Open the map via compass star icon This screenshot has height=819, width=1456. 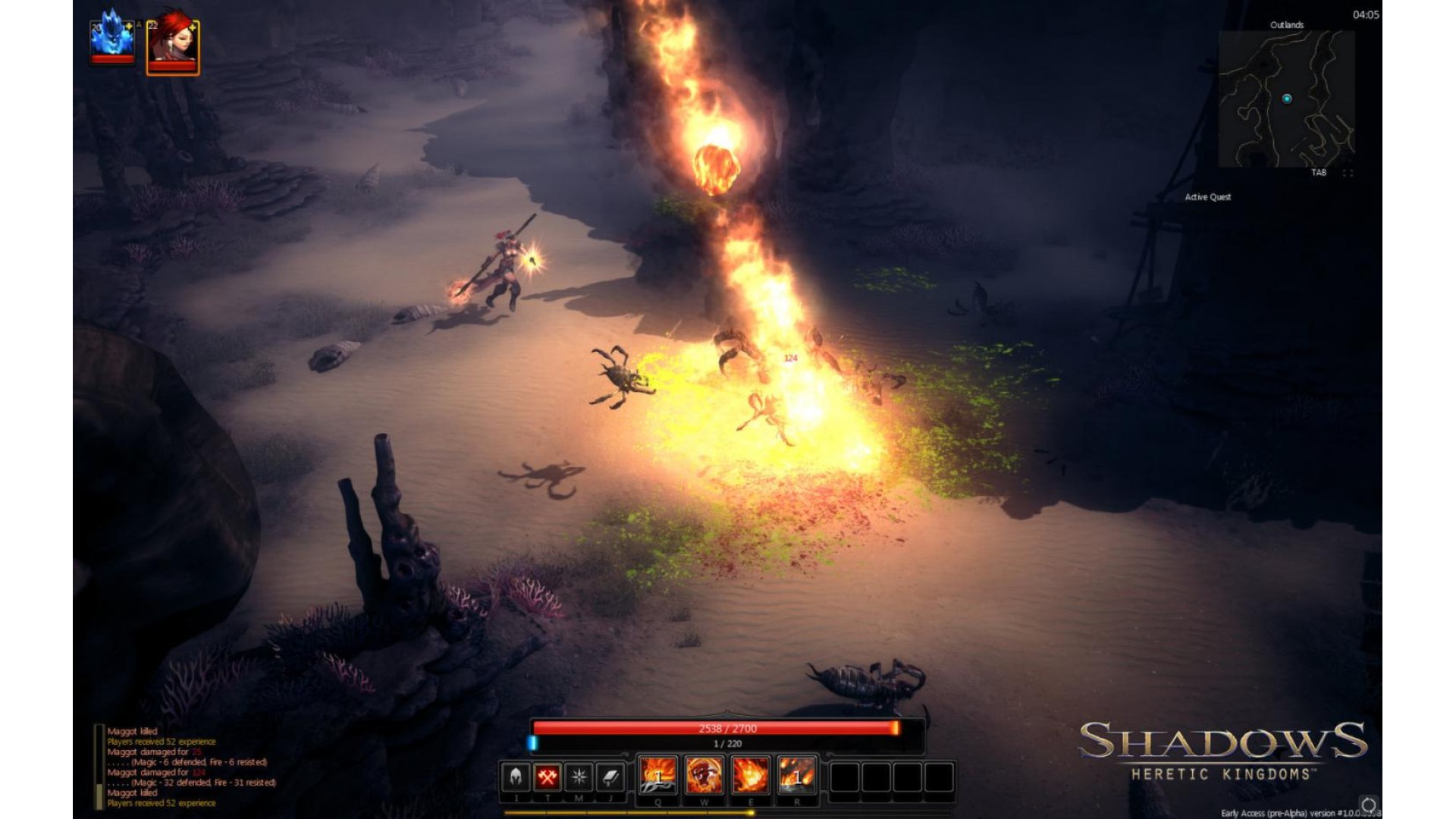click(x=579, y=777)
